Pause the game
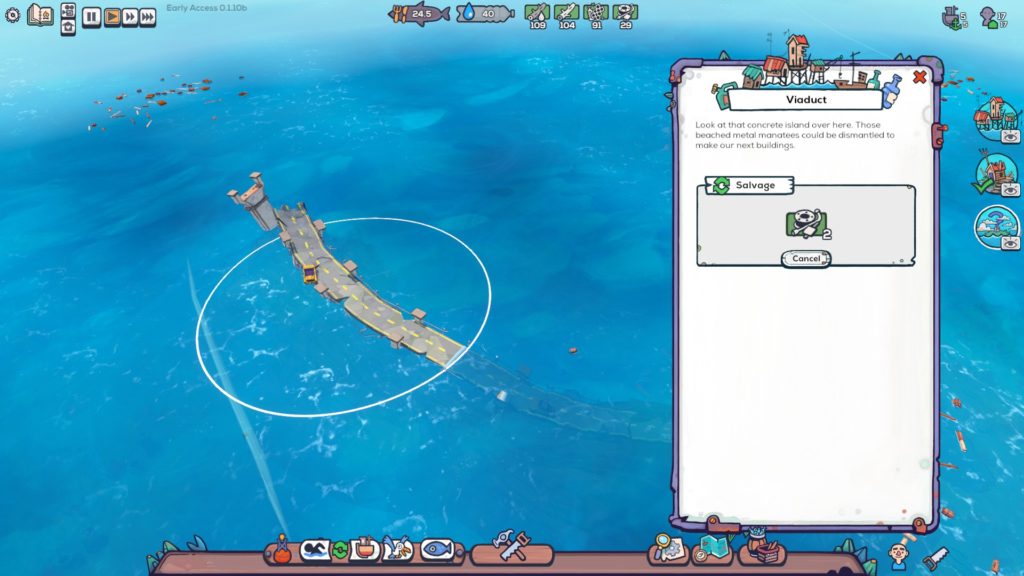The height and width of the screenshot is (576, 1024). 91,16
